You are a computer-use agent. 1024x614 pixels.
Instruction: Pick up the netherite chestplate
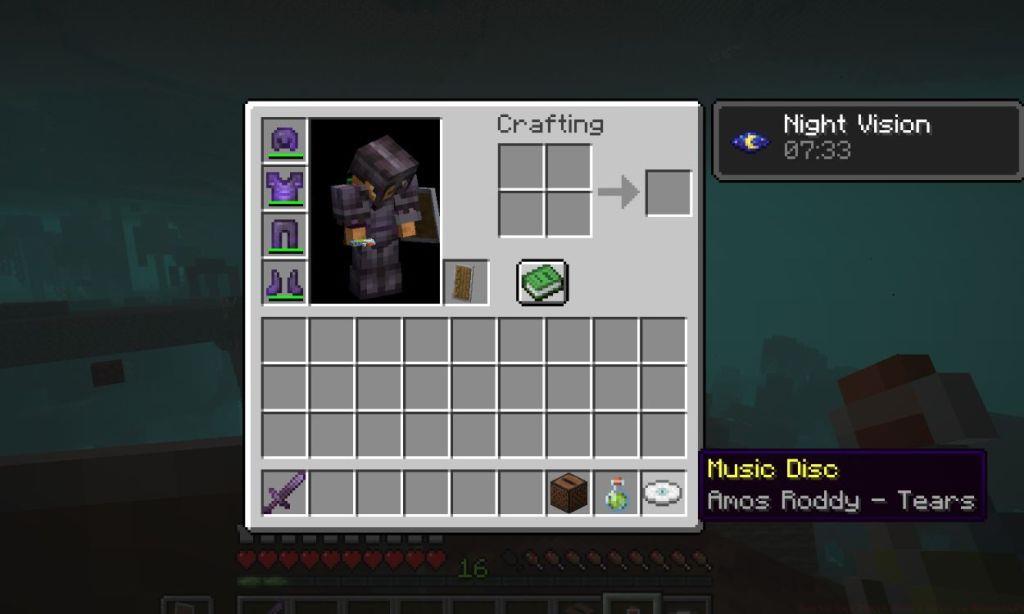pos(285,188)
